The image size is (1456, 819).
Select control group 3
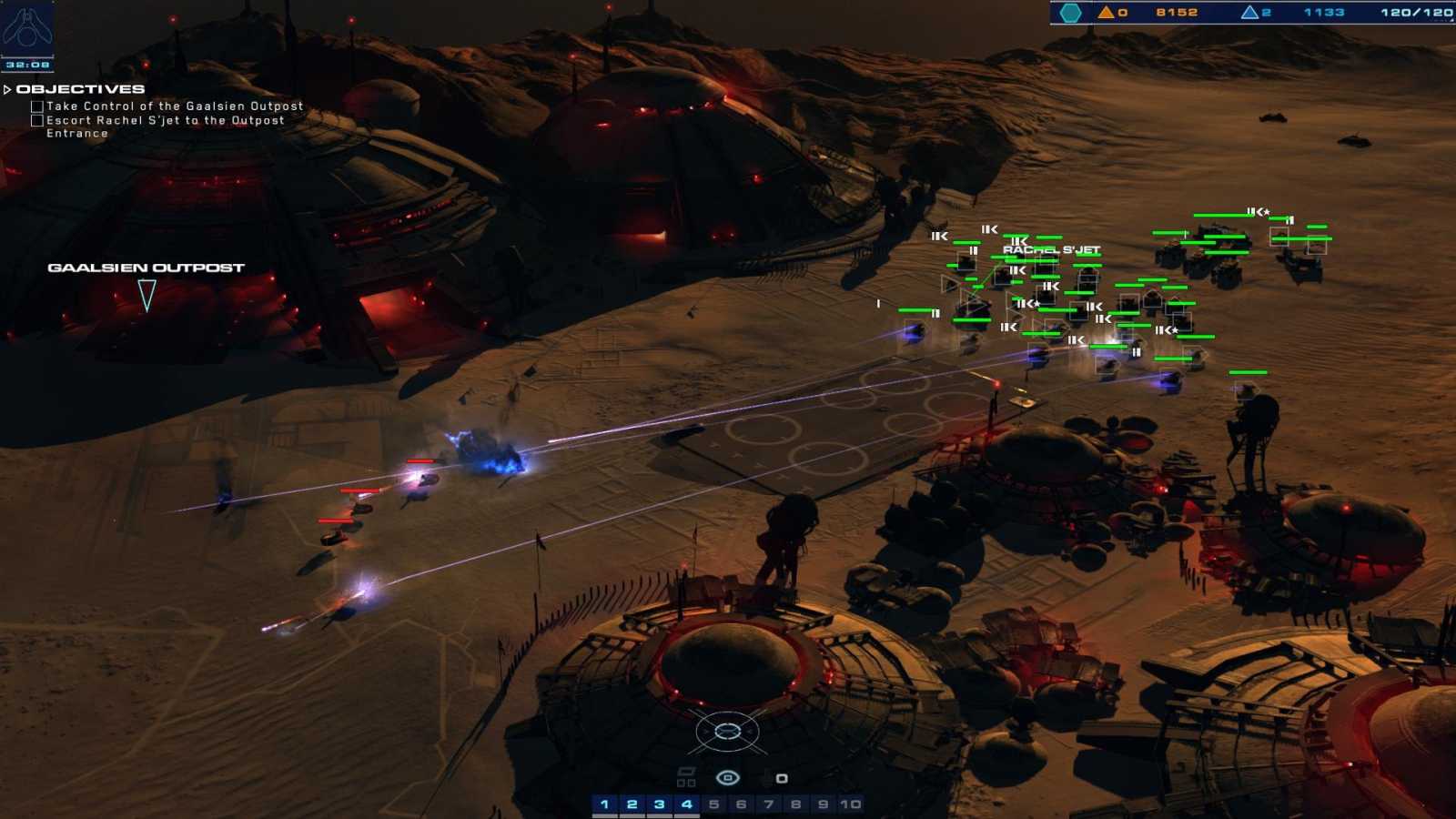click(x=659, y=804)
